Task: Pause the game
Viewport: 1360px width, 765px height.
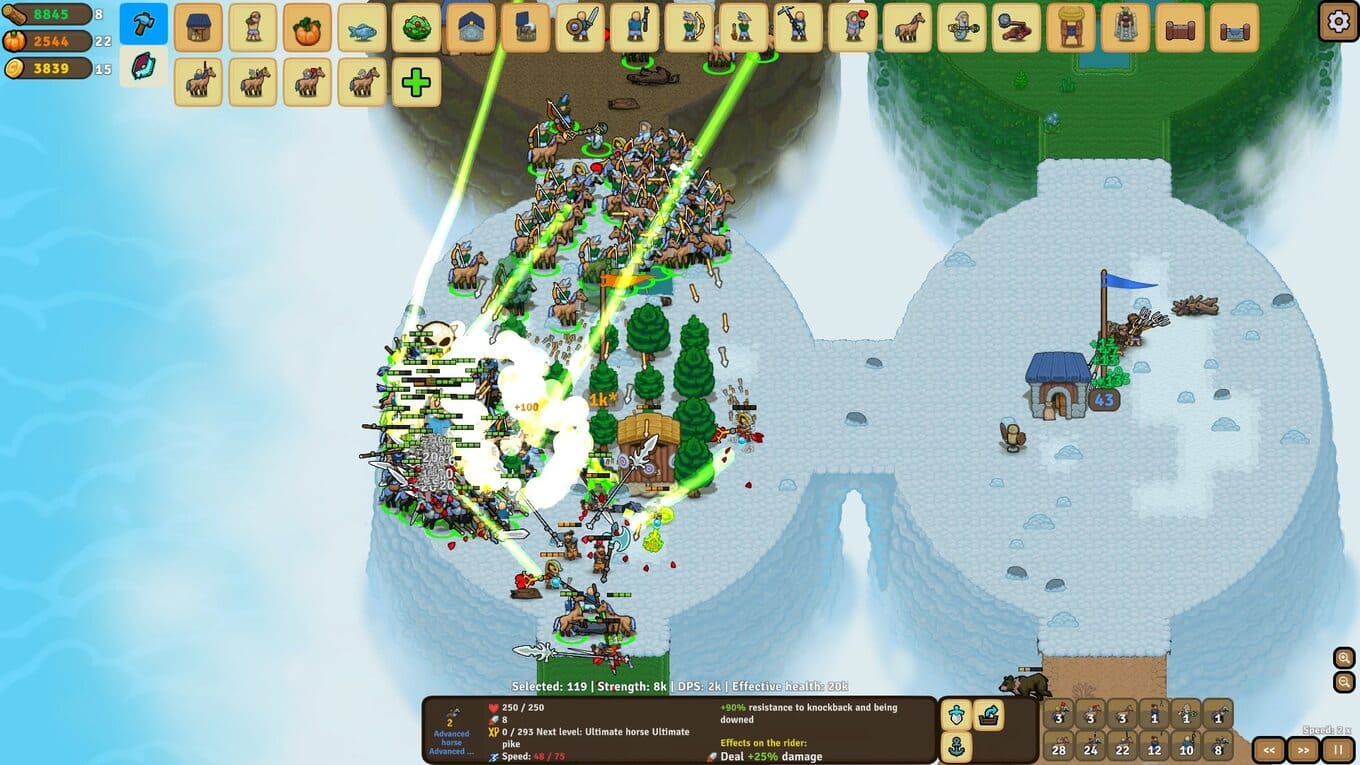Action: point(1337,749)
